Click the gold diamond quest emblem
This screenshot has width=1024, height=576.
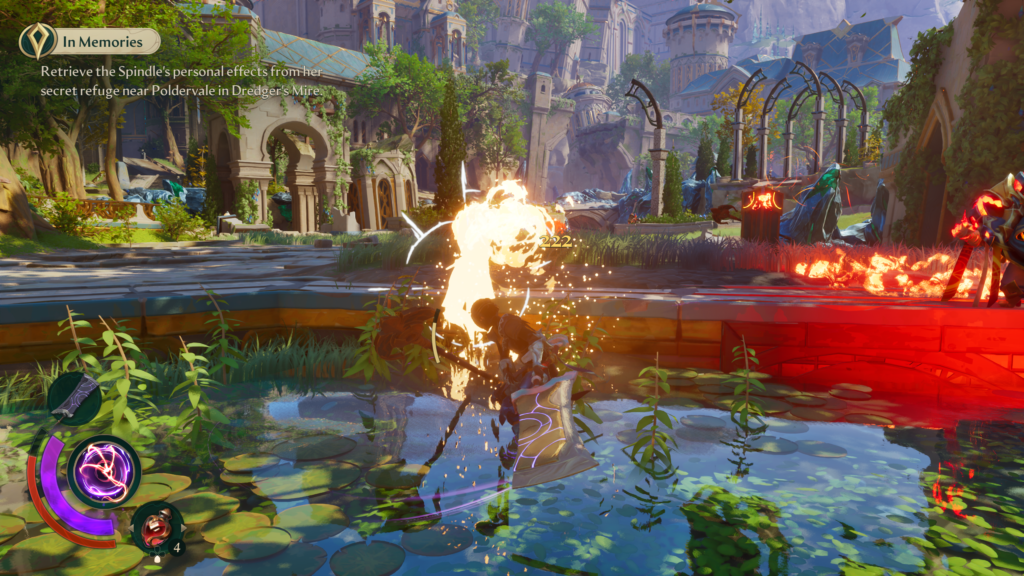point(37,41)
